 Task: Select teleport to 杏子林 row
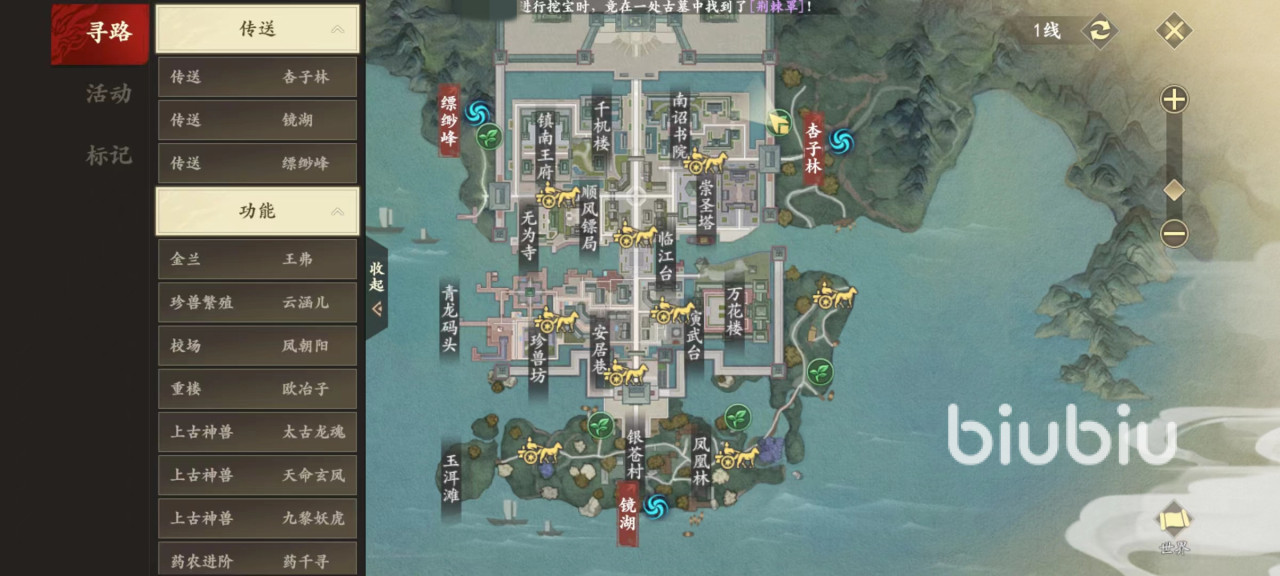(257, 77)
